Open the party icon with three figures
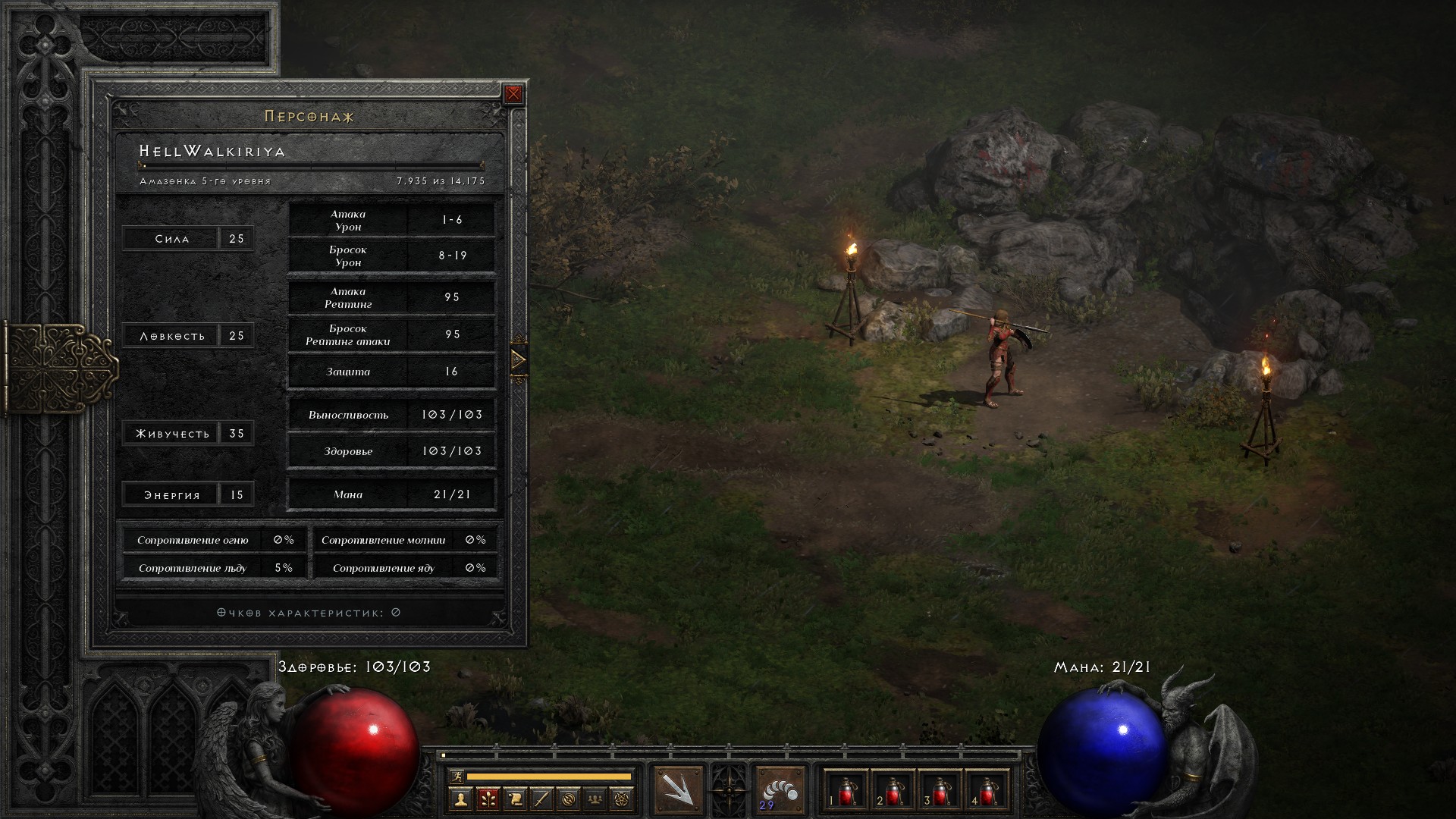 click(596, 799)
